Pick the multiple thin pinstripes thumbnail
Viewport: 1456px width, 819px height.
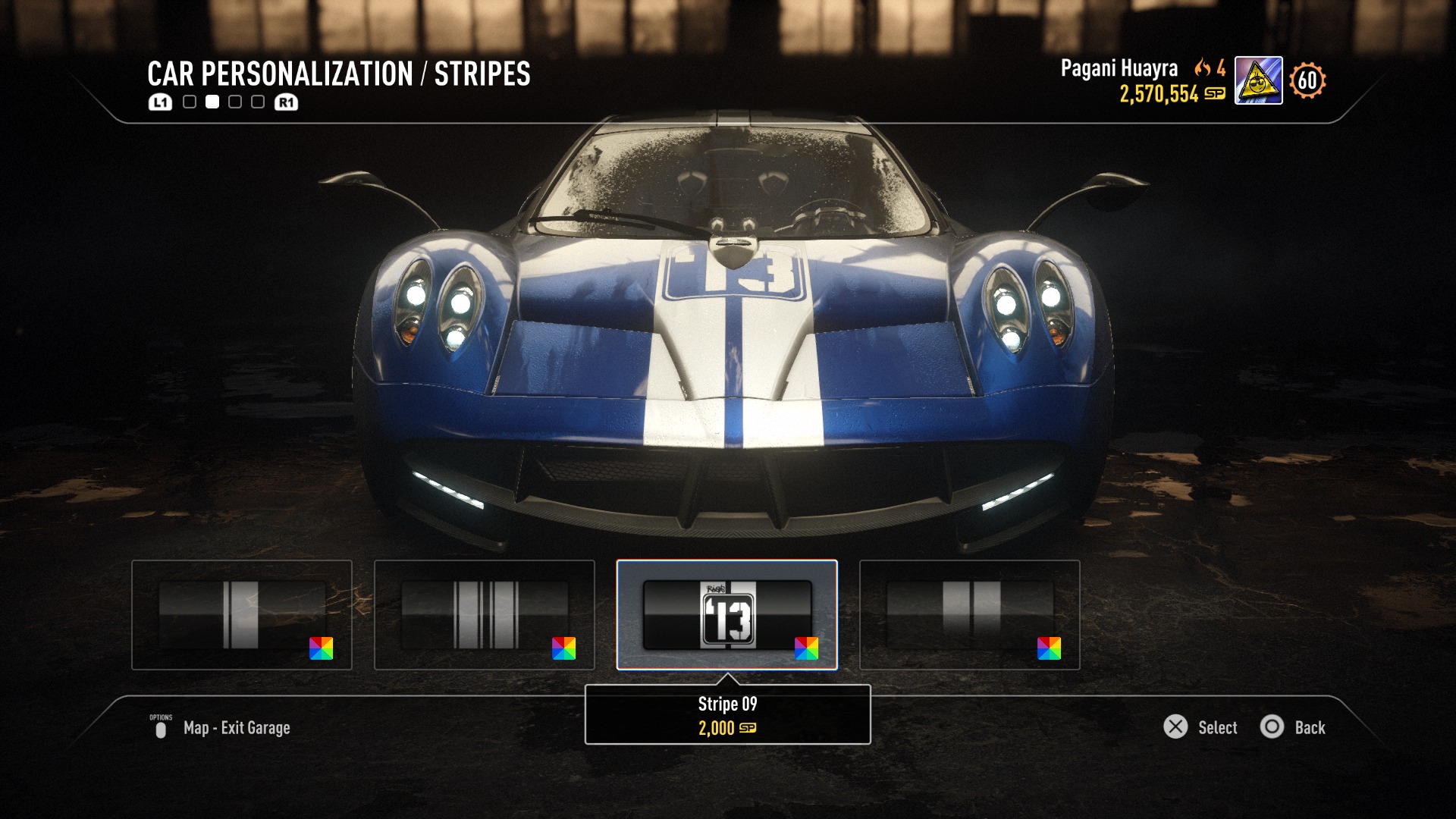point(484,615)
